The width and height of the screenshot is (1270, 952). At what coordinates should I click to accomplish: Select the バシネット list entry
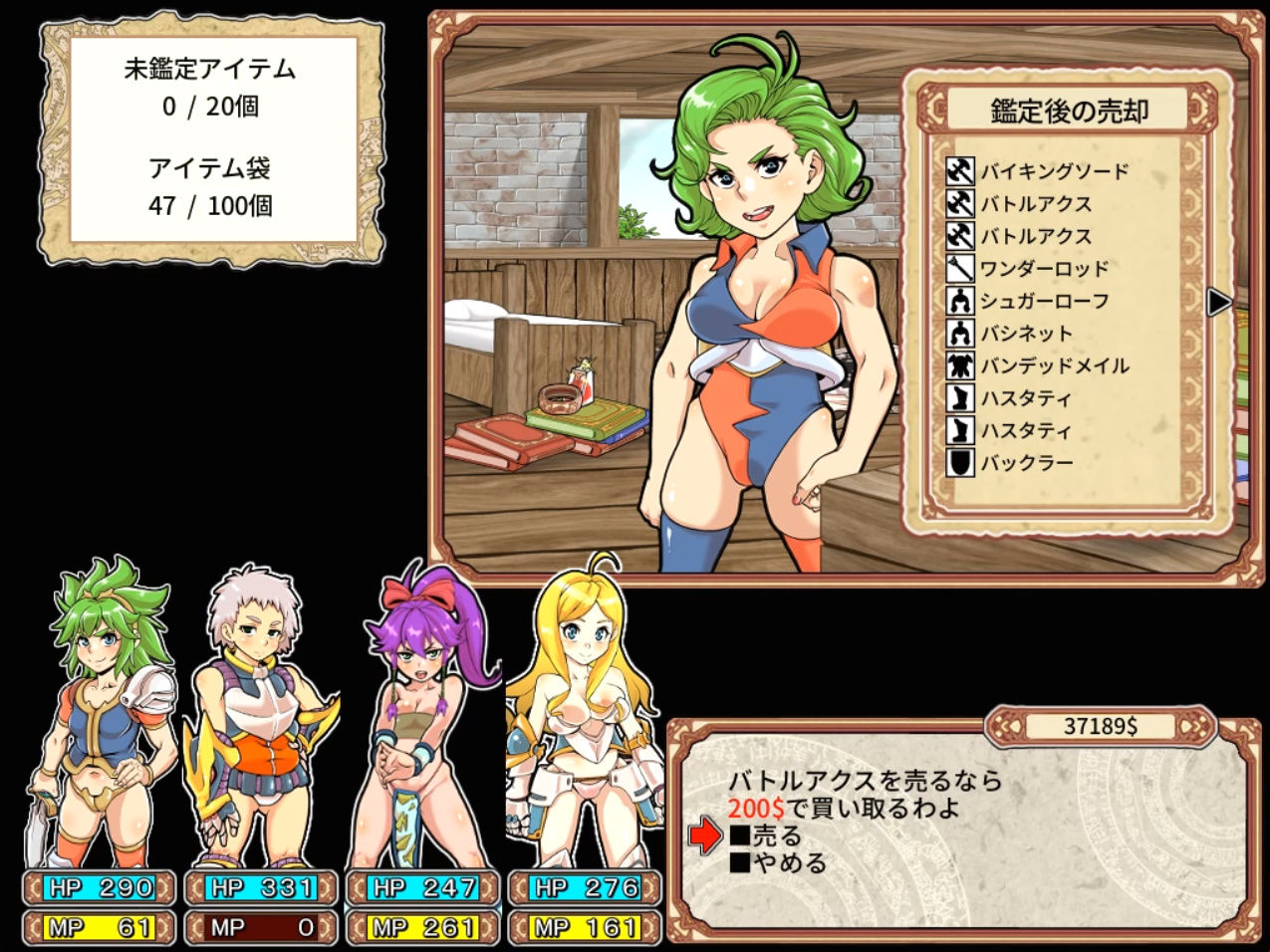[x=1026, y=334]
